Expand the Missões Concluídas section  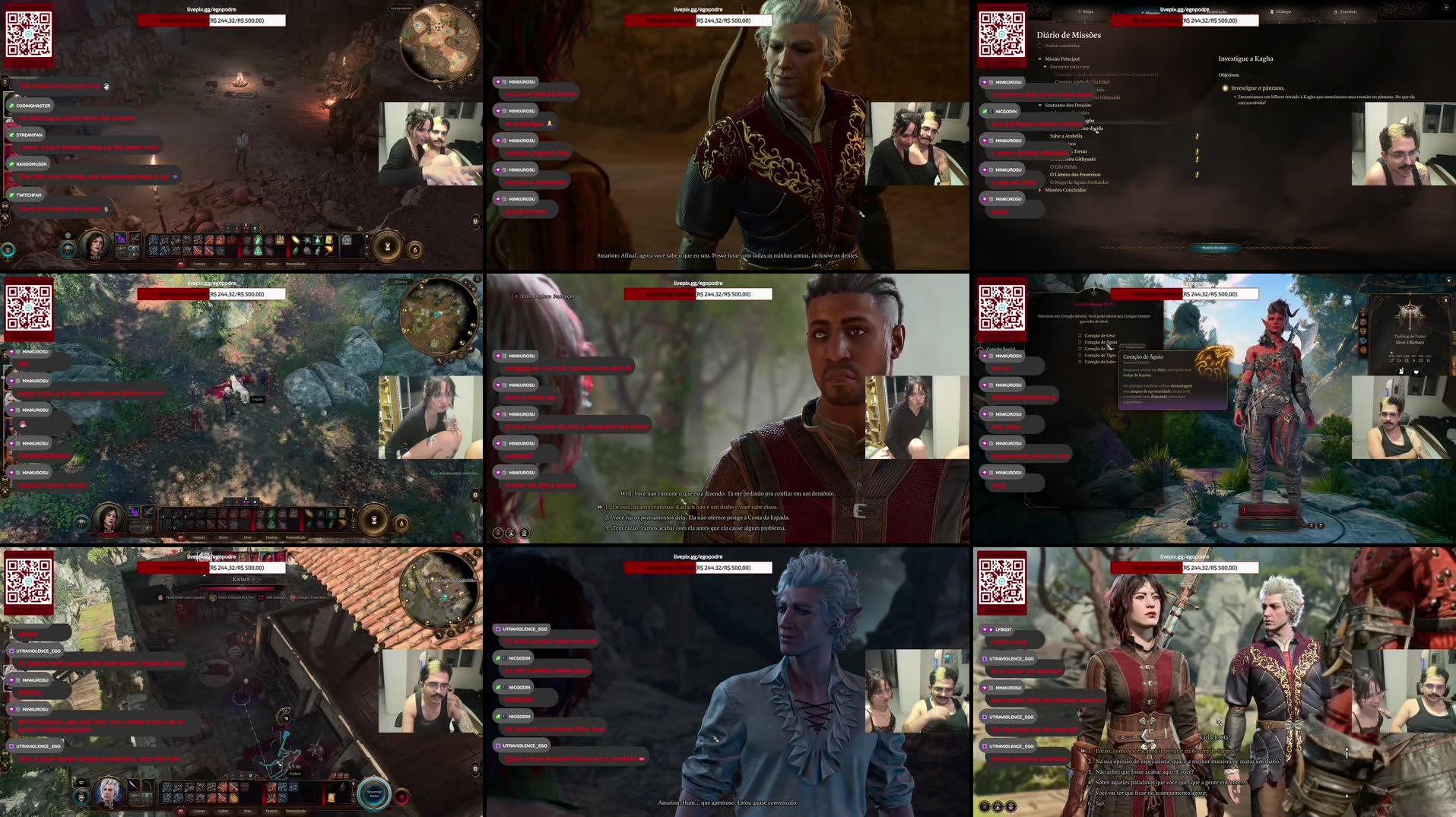[1040, 191]
